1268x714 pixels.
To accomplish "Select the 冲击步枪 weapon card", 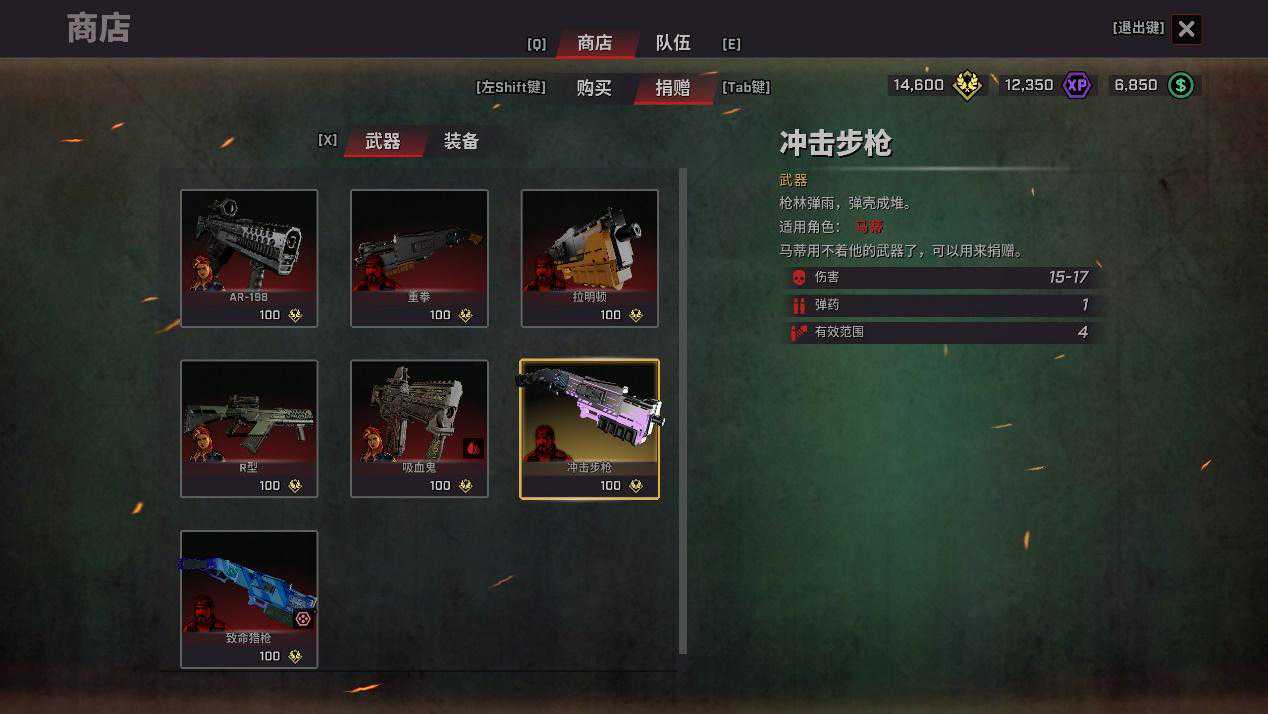I will (x=590, y=428).
